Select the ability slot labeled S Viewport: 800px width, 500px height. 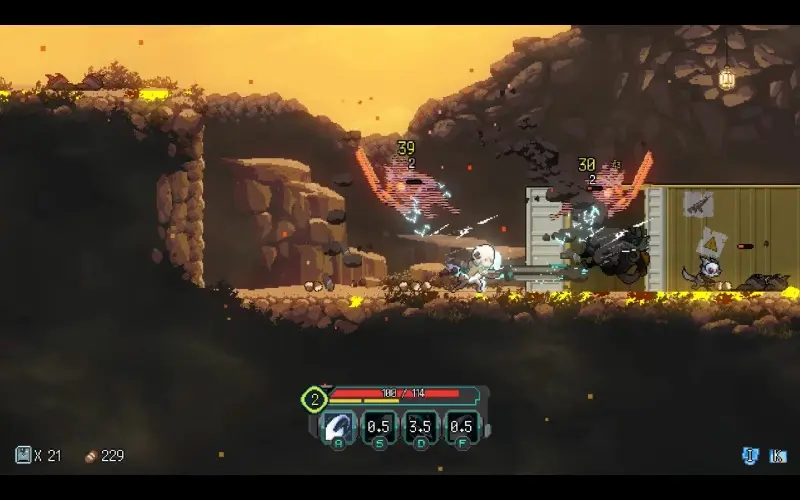coord(379,427)
